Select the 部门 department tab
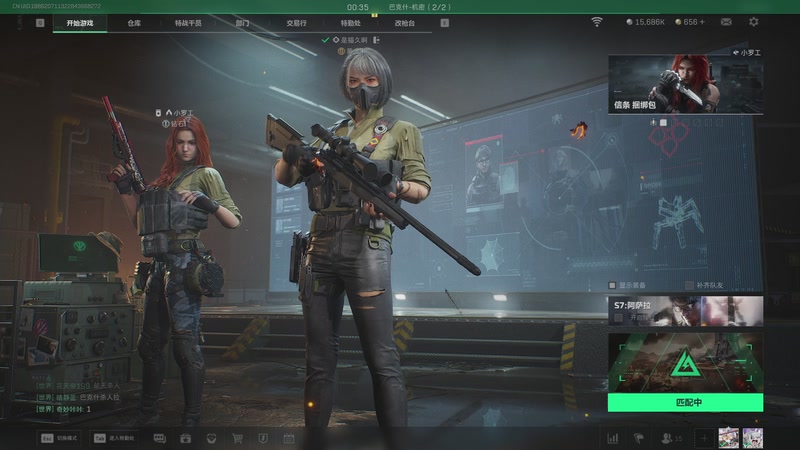 point(243,22)
